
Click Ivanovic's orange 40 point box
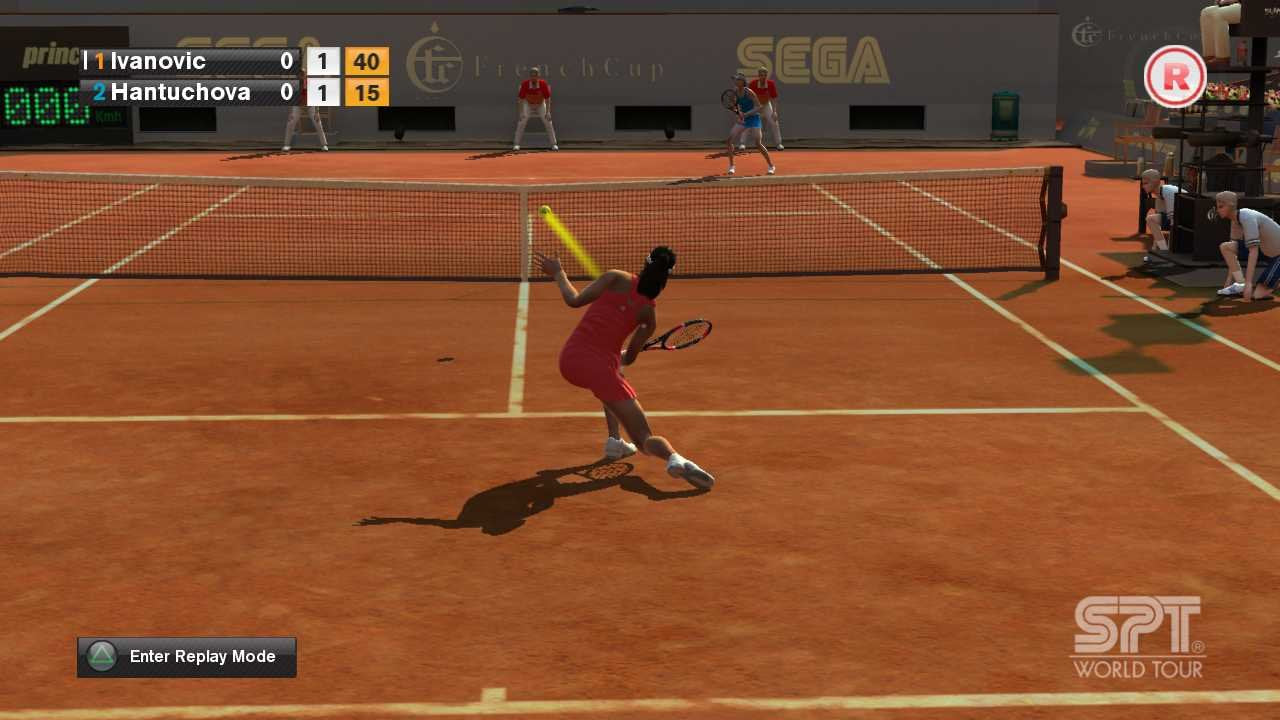[x=366, y=61]
